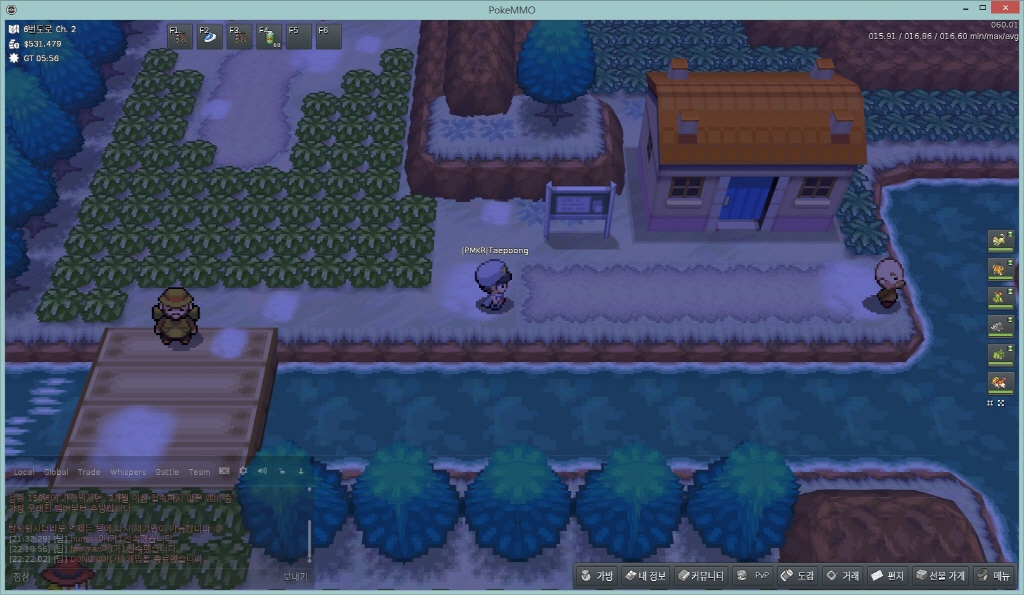This screenshot has height=595, width=1024.
Task: Open the 가방 (bag) button
Action: (x=596, y=576)
